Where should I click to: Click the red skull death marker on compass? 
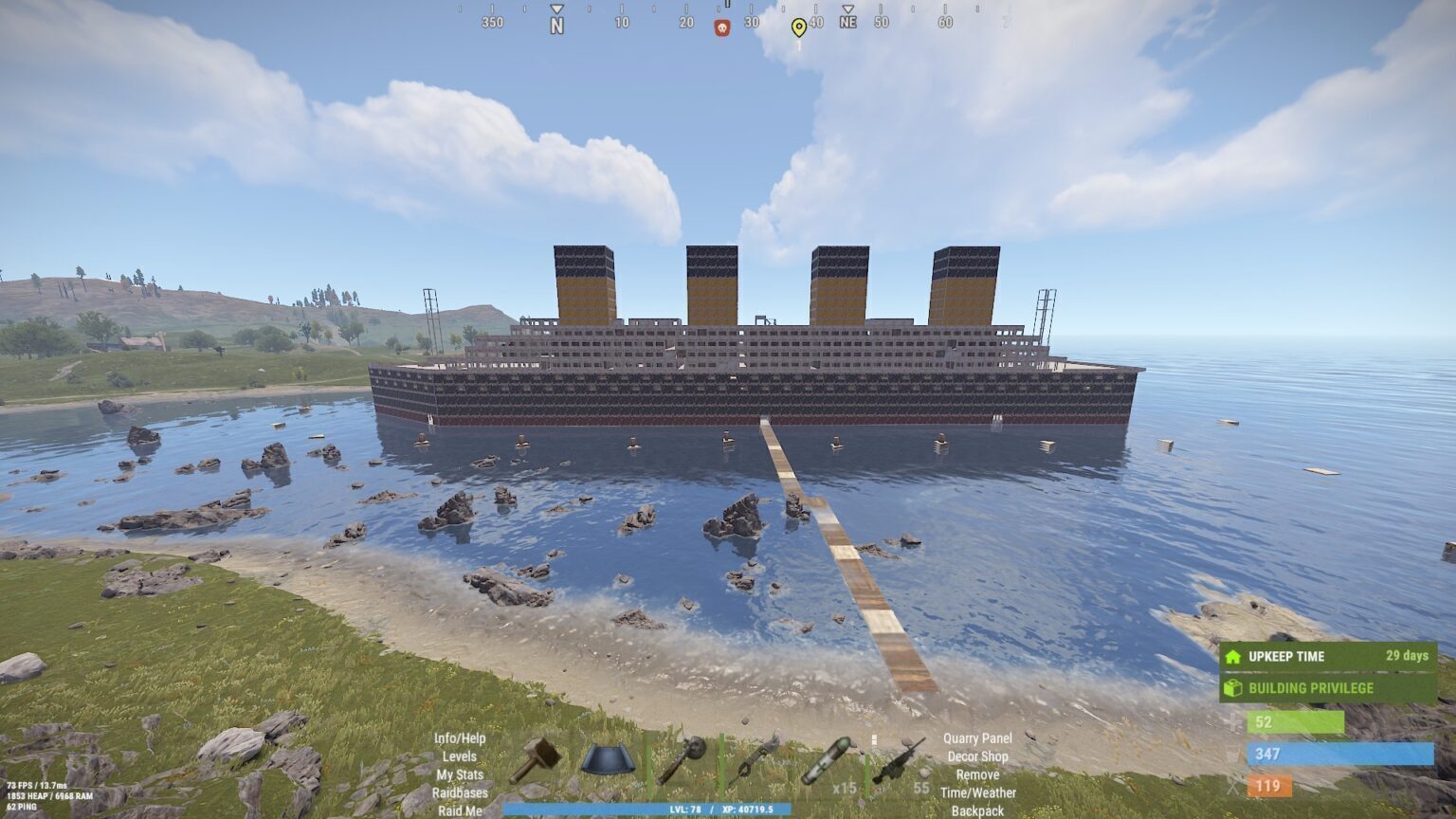tap(722, 27)
